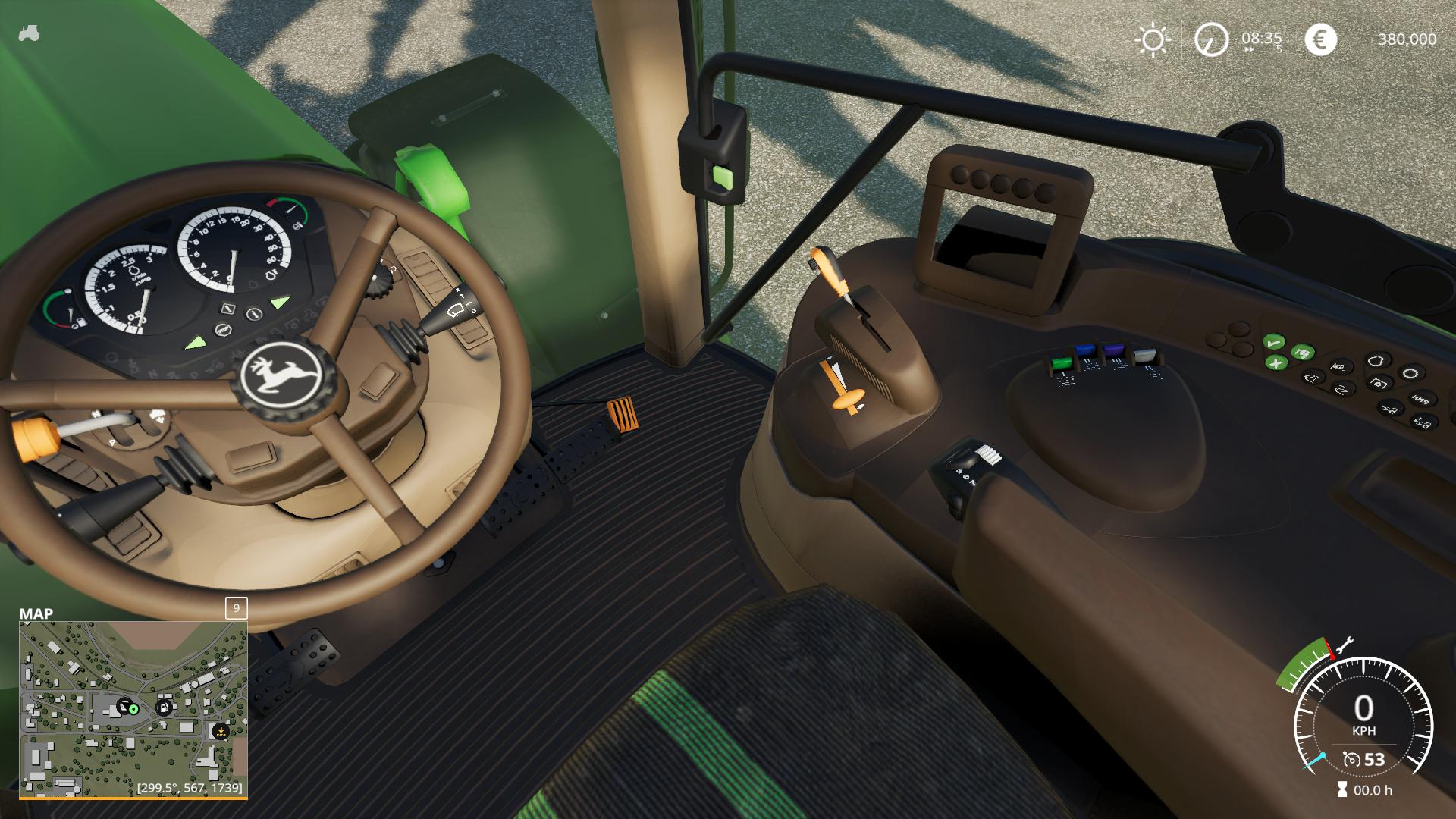The image size is (1456, 819).
Task: Select the fuel station marker on minimap
Action: pyautogui.click(x=163, y=708)
